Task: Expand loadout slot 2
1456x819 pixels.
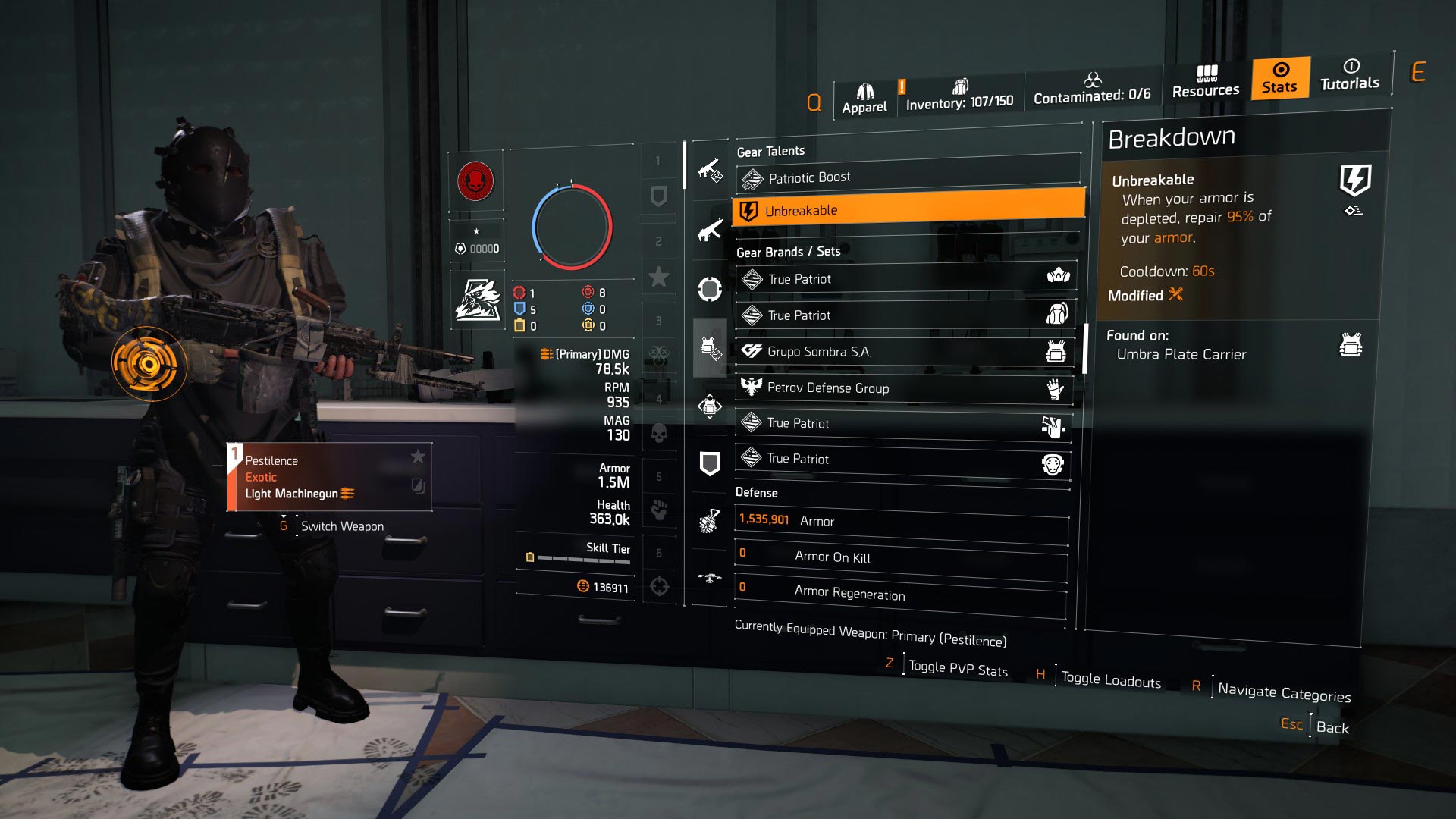Action: pyautogui.click(x=658, y=241)
